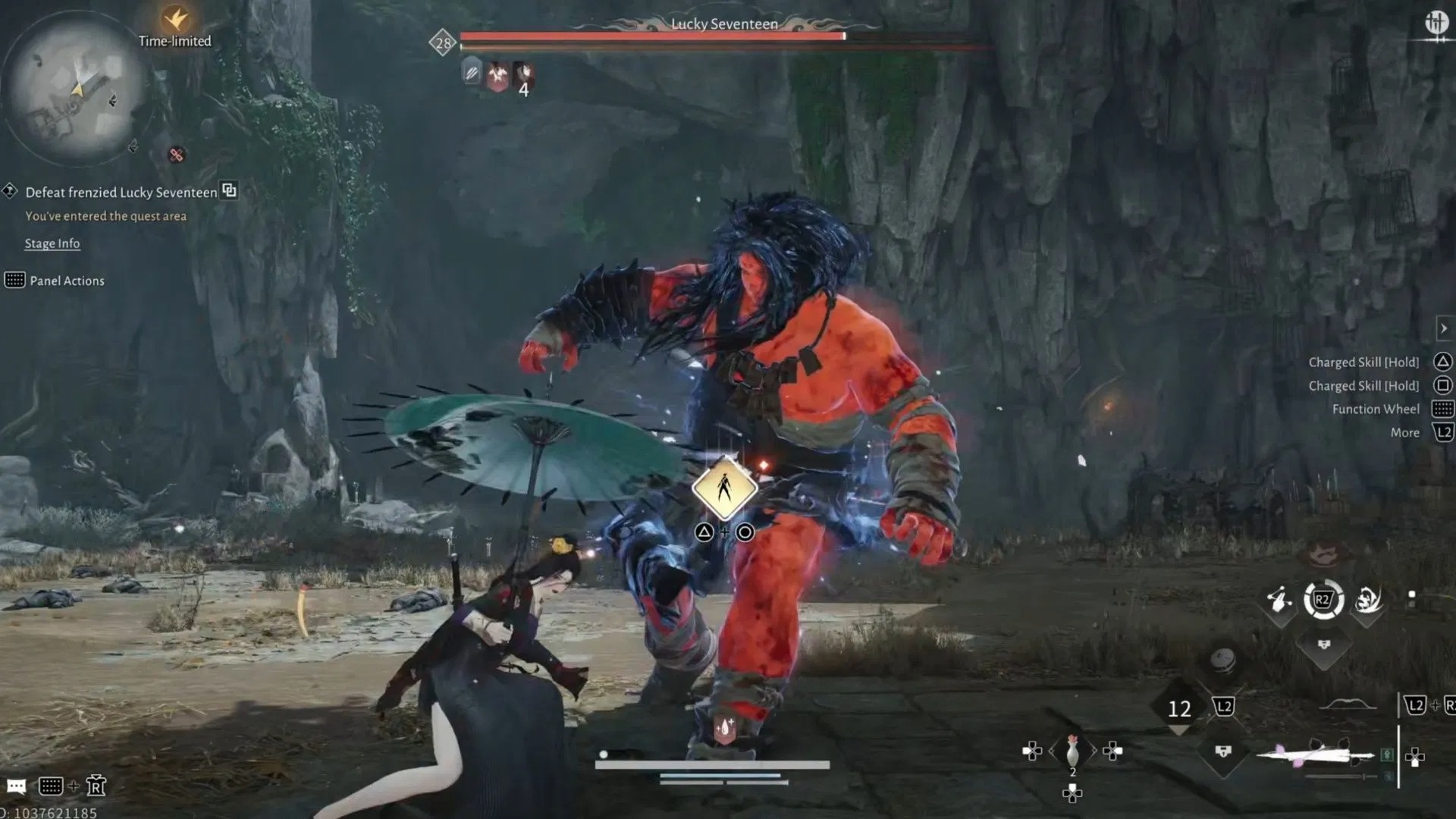1456x819 pixels.
Task: Click the red crossed icon below the minimap
Action: (177, 155)
